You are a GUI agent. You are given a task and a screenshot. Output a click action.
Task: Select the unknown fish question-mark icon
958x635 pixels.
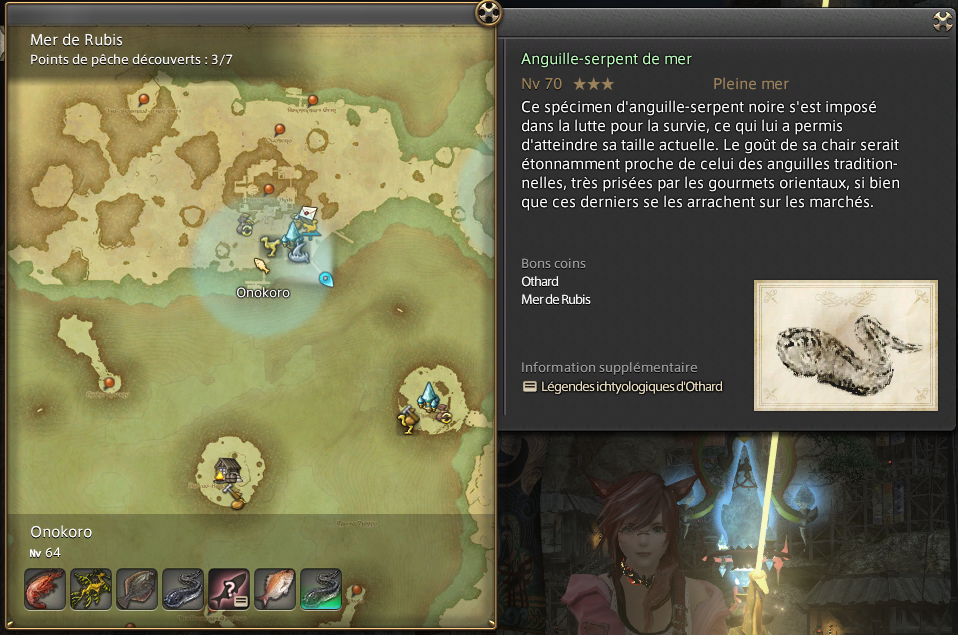tap(229, 589)
